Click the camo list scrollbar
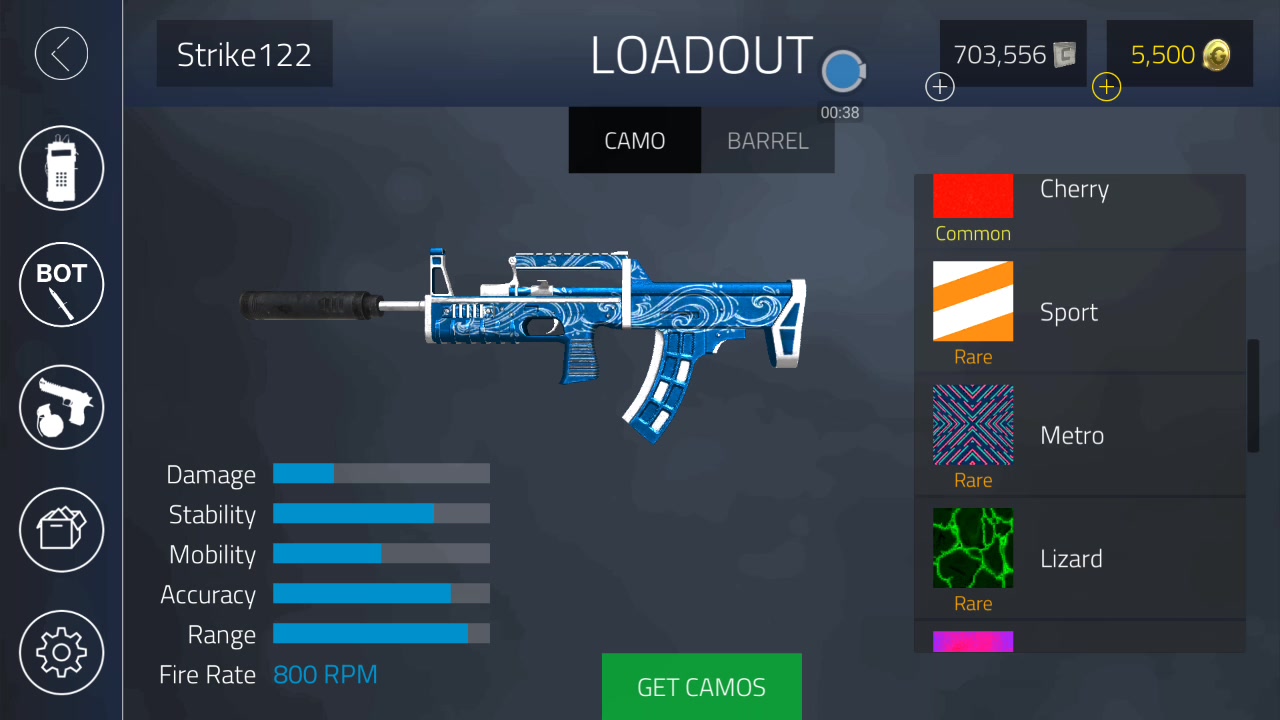The image size is (1280, 720). [1253, 396]
